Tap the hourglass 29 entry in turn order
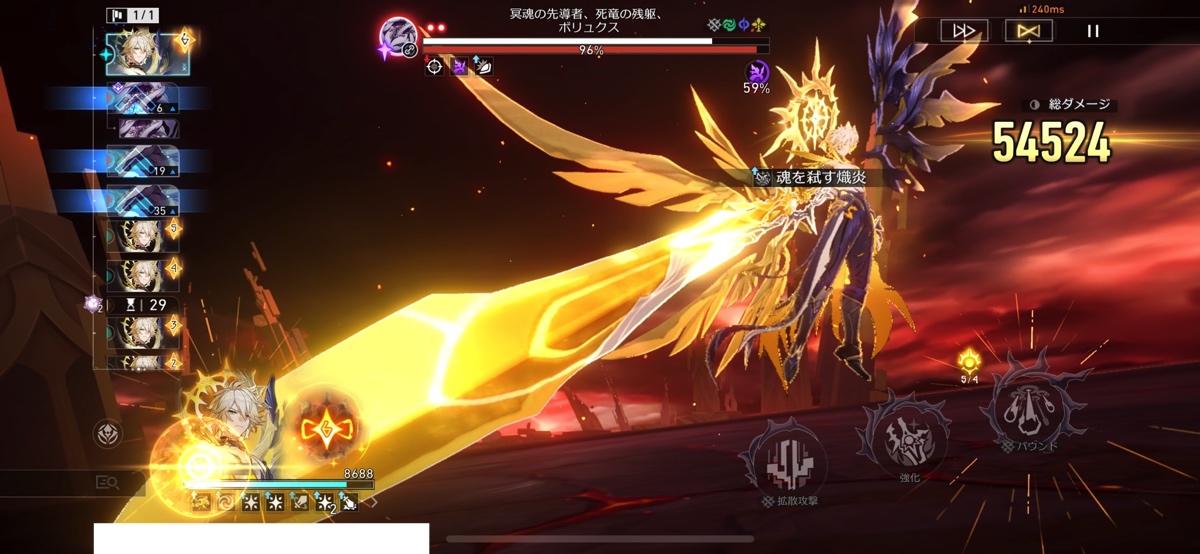Viewport: 1200px width, 554px height. coord(143,305)
